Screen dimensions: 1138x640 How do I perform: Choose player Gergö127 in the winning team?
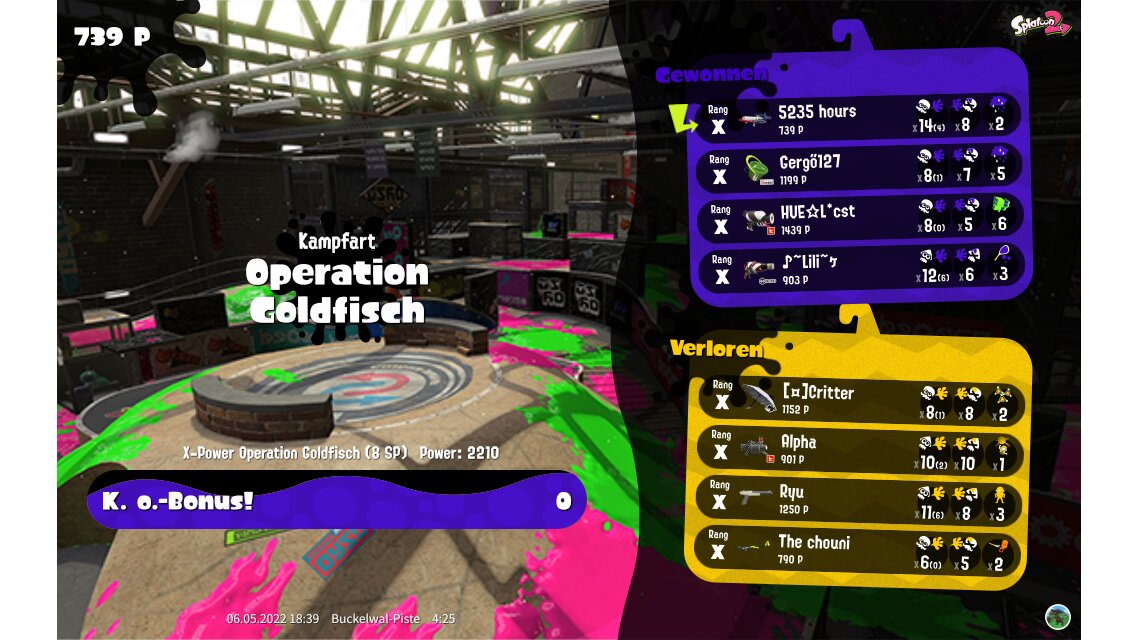pyautogui.click(x=860, y=168)
